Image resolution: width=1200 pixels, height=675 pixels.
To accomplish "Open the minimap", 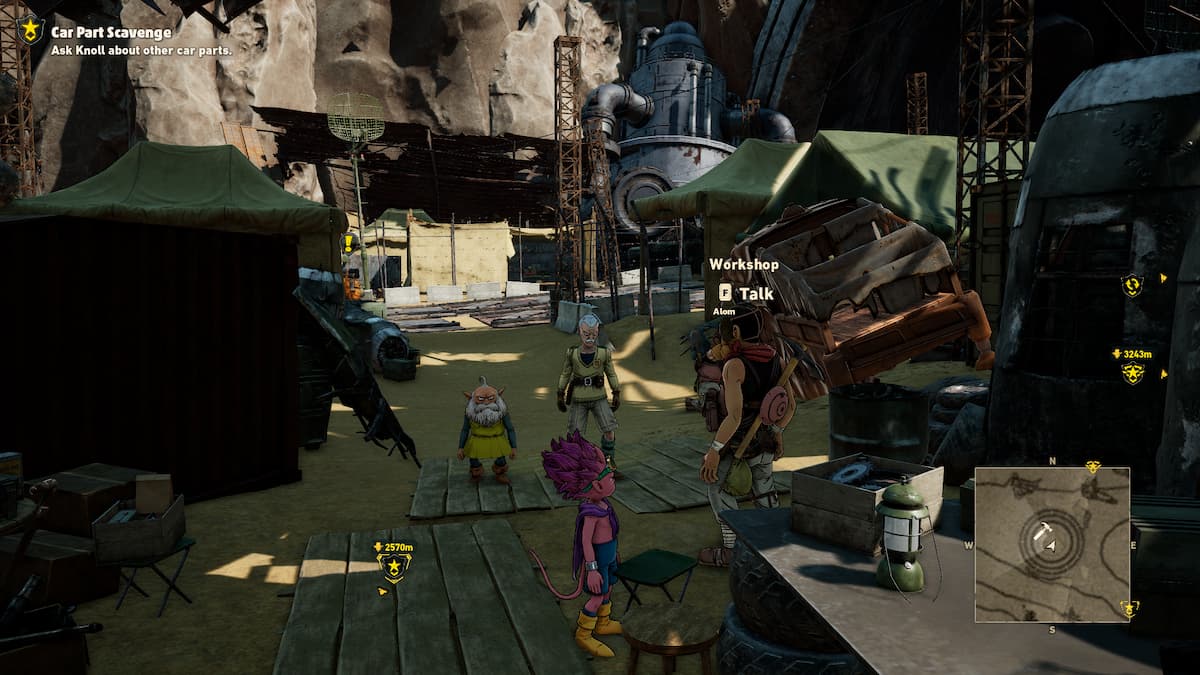I will [x=1052, y=544].
